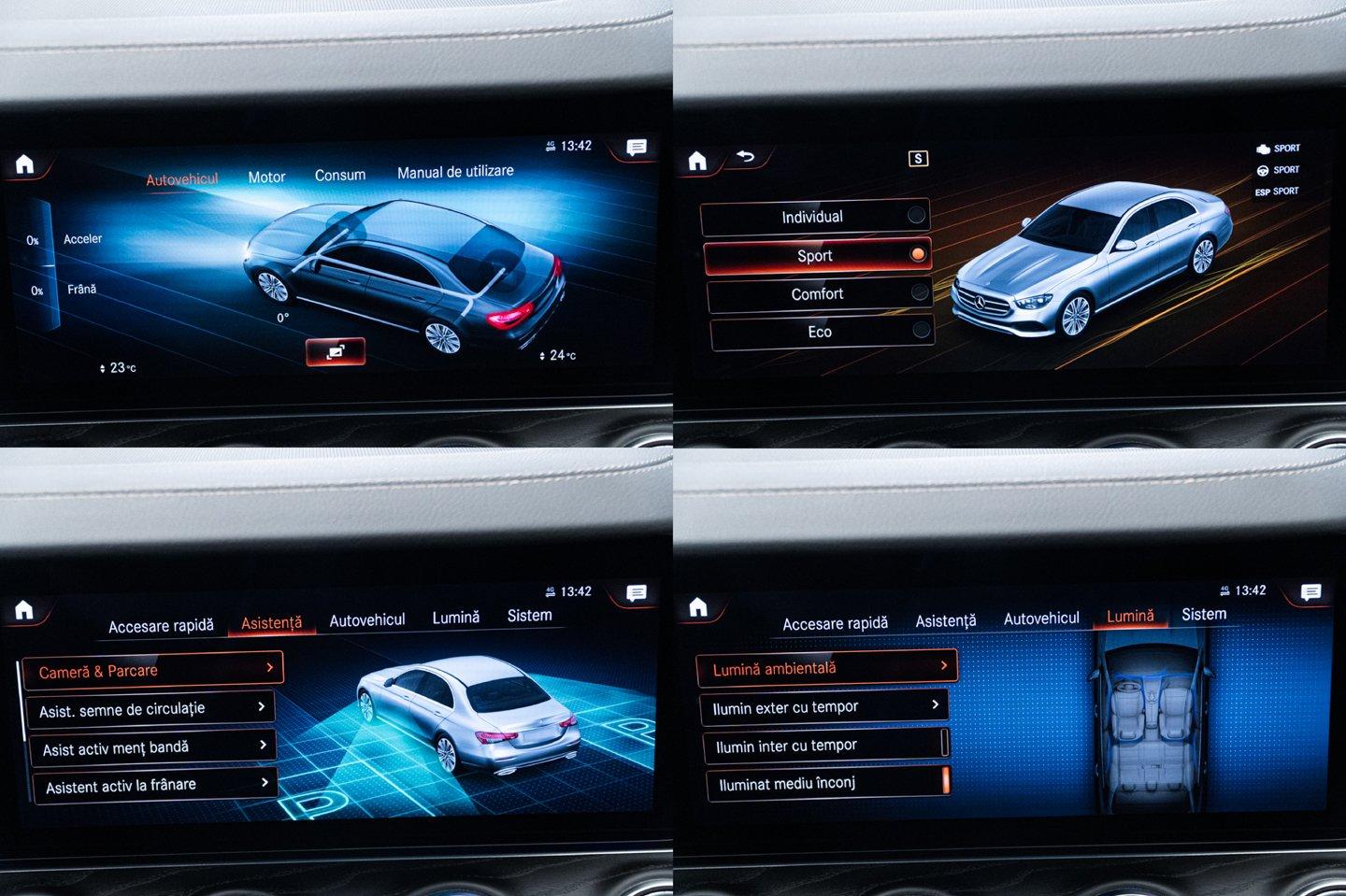Click the red view-switch button below the car
Viewport: 1346px width, 896px height.
click(x=335, y=351)
